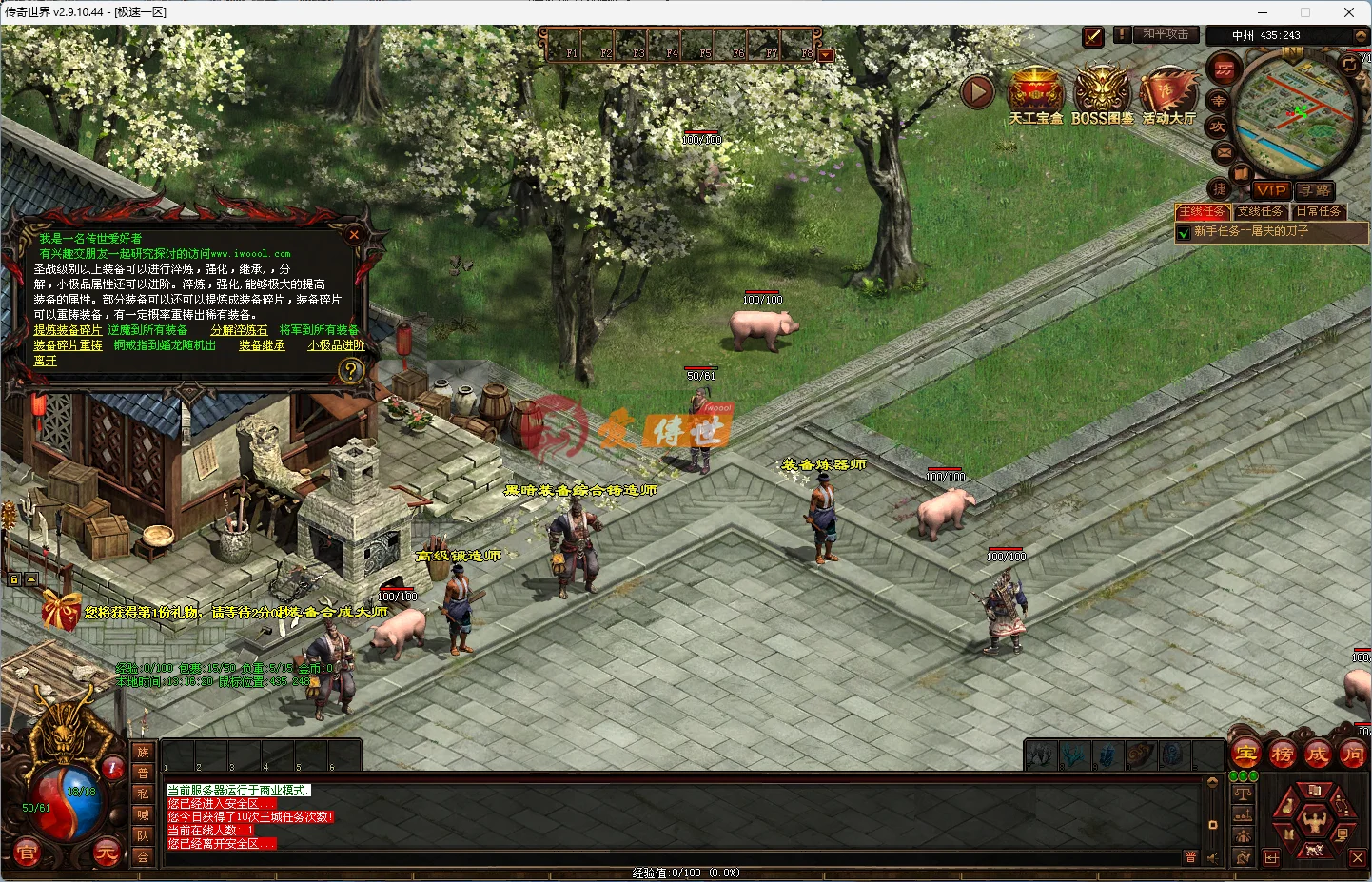This screenshot has width=1372, height=882.
Task: Click the experience progress bar at bottom
Action: point(685,872)
